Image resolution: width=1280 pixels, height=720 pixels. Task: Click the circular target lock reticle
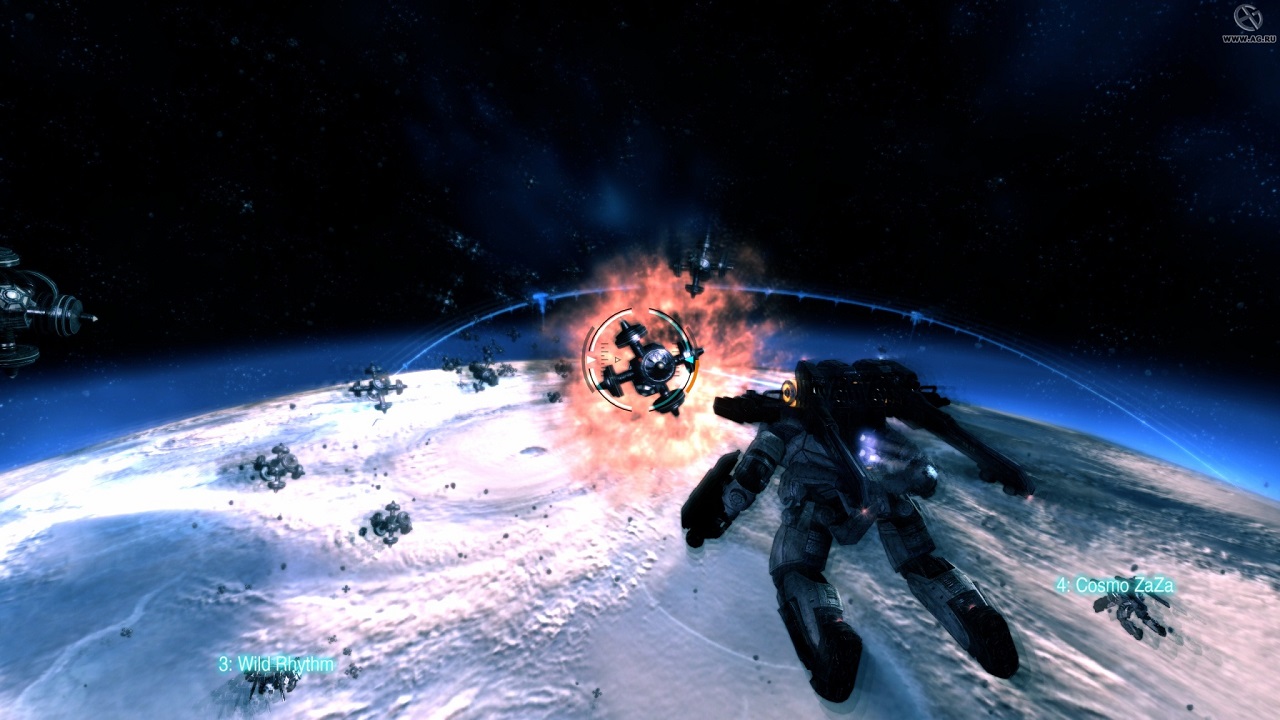pyautogui.click(x=641, y=361)
